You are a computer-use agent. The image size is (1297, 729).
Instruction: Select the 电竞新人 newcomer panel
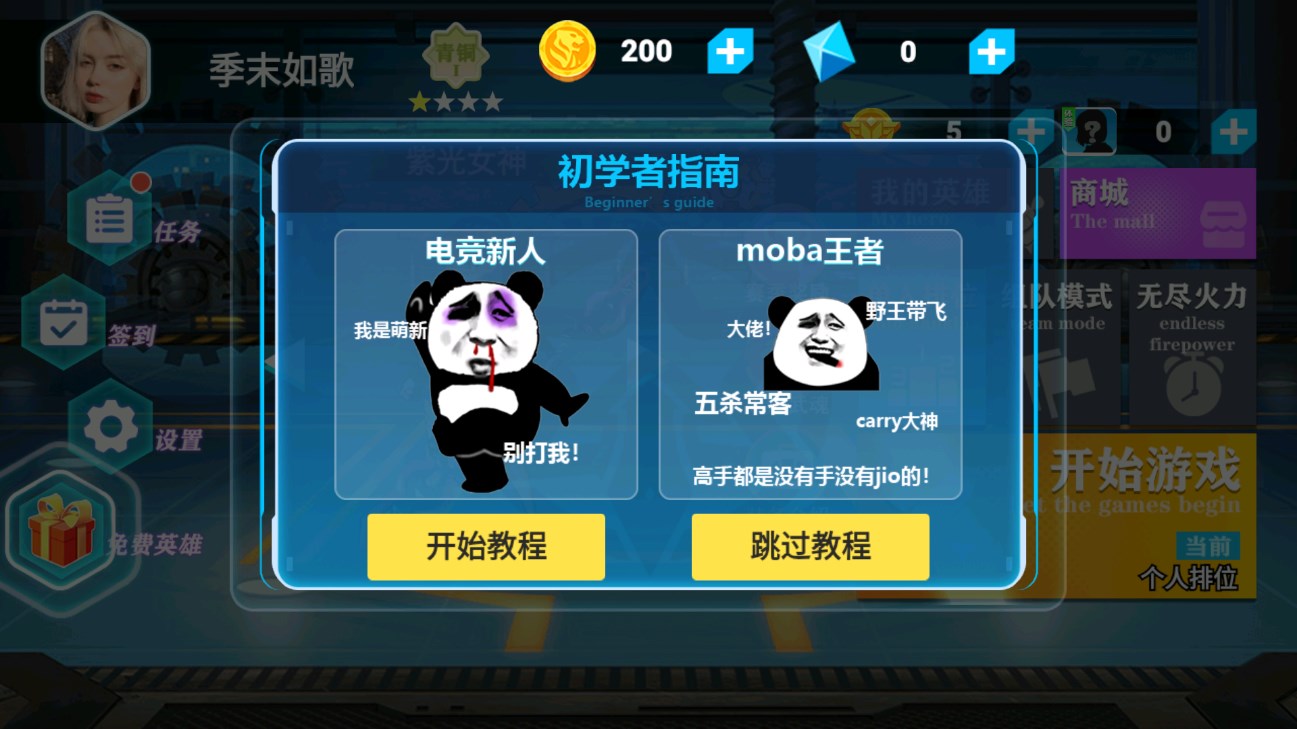[486, 365]
